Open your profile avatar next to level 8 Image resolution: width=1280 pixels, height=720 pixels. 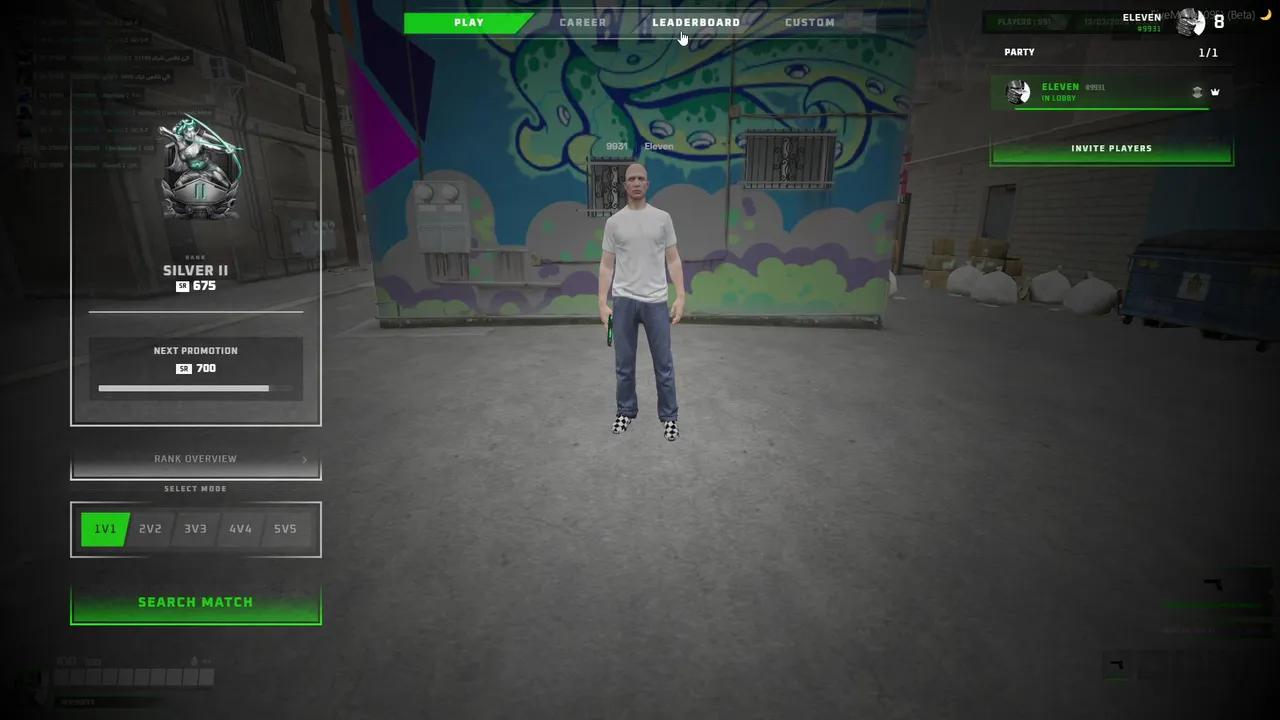pos(1190,20)
